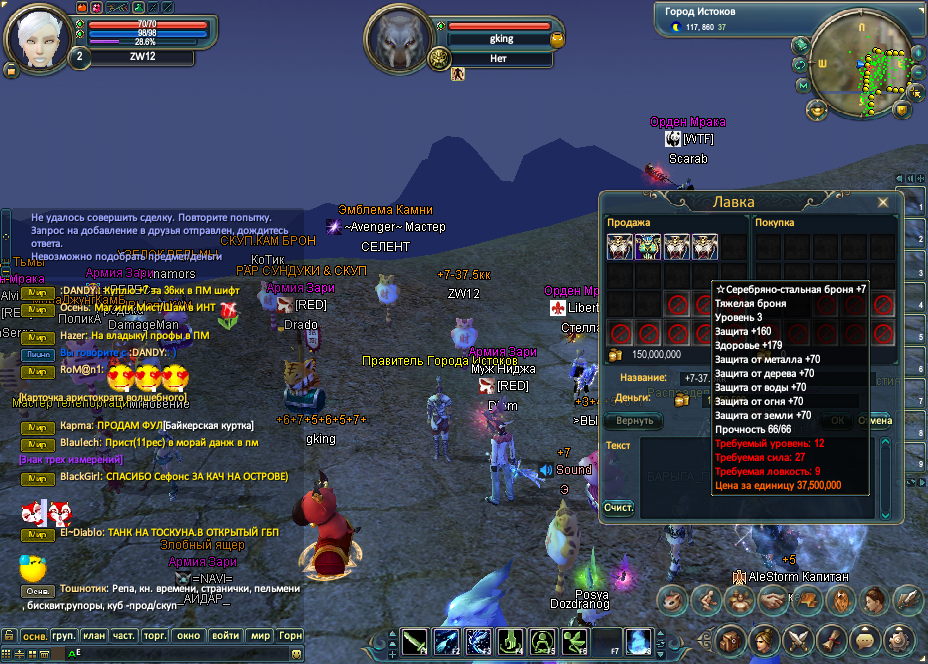
Task: Use the F6 green running figure skill
Action: [x=575, y=640]
